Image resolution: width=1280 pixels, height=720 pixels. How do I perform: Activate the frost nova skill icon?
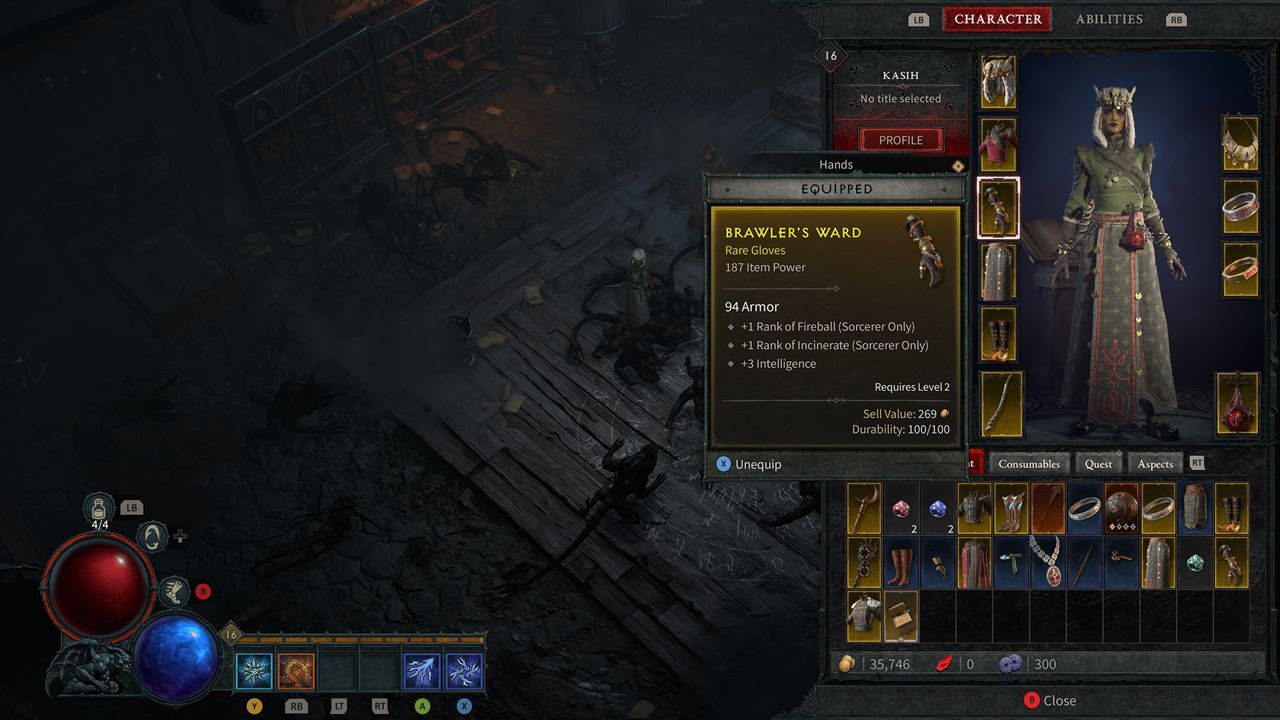[x=254, y=671]
